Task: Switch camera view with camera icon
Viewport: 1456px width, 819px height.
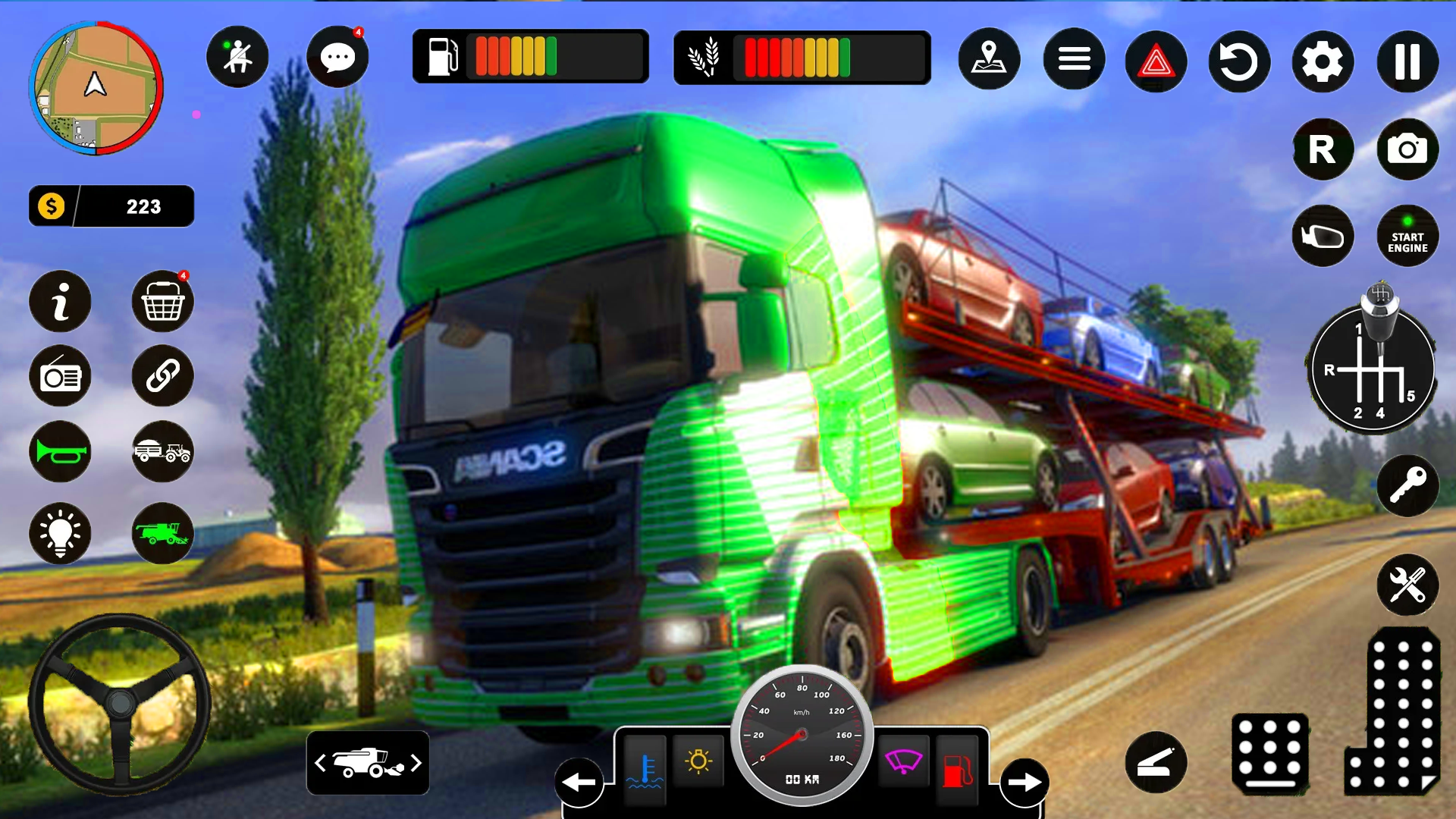Action: click(1407, 149)
